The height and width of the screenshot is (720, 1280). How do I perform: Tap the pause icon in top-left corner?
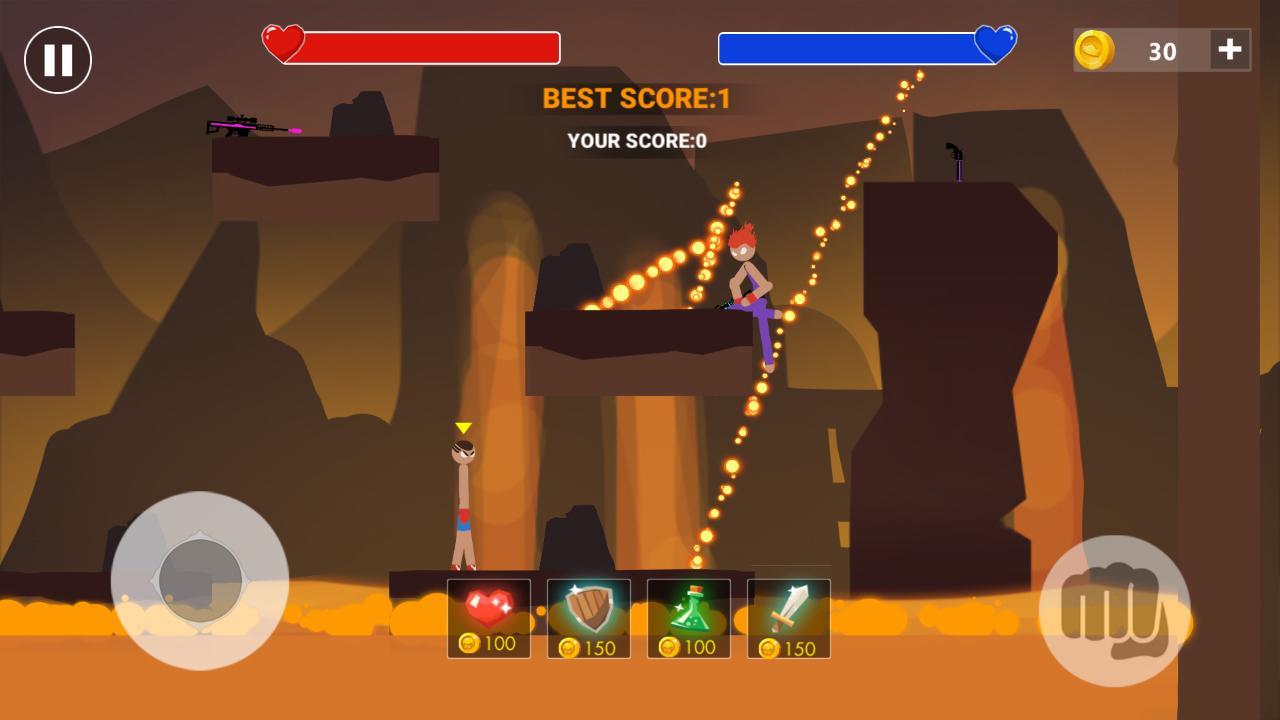click(57, 60)
